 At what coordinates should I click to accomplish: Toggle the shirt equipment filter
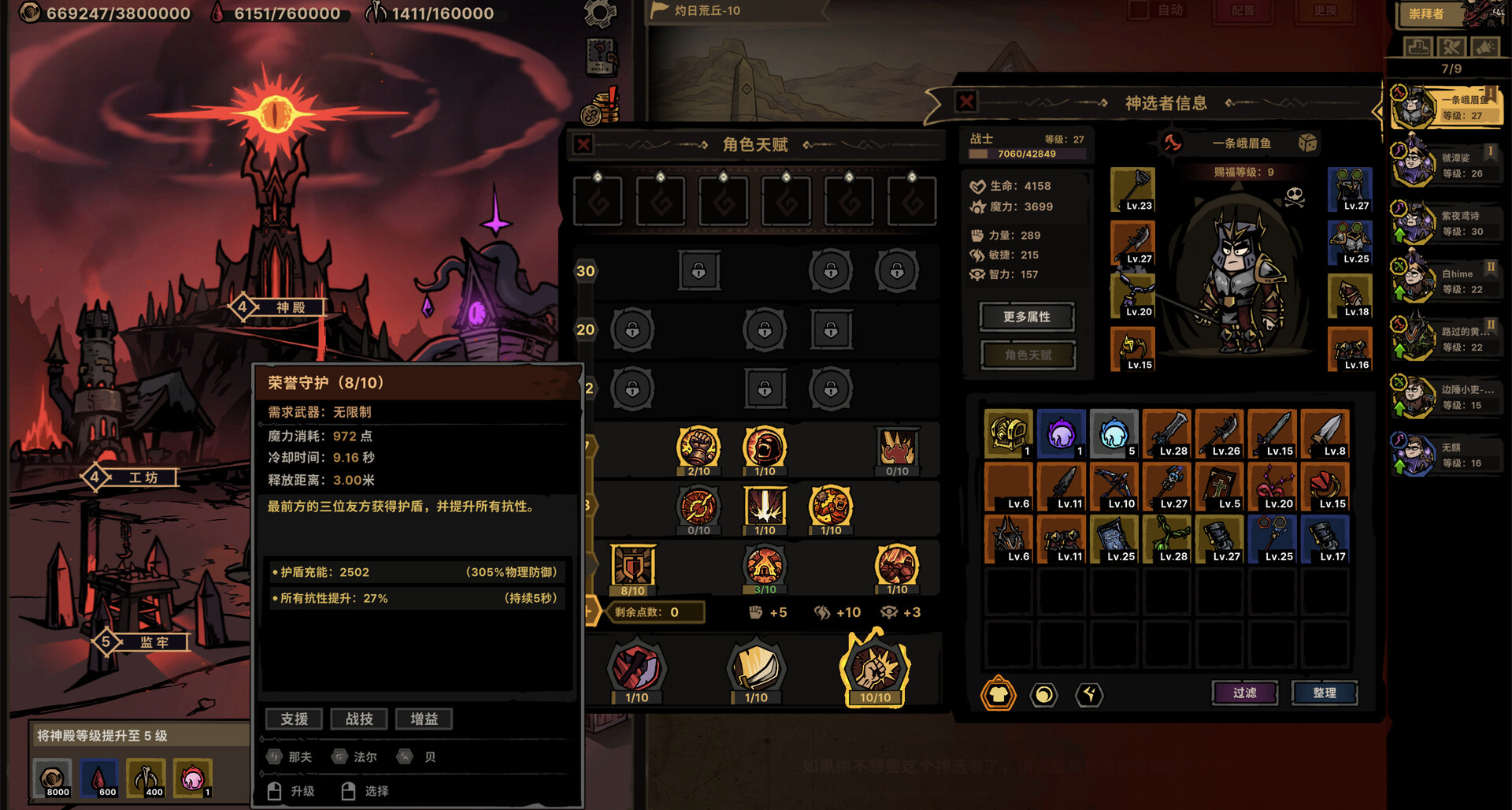[998, 695]
